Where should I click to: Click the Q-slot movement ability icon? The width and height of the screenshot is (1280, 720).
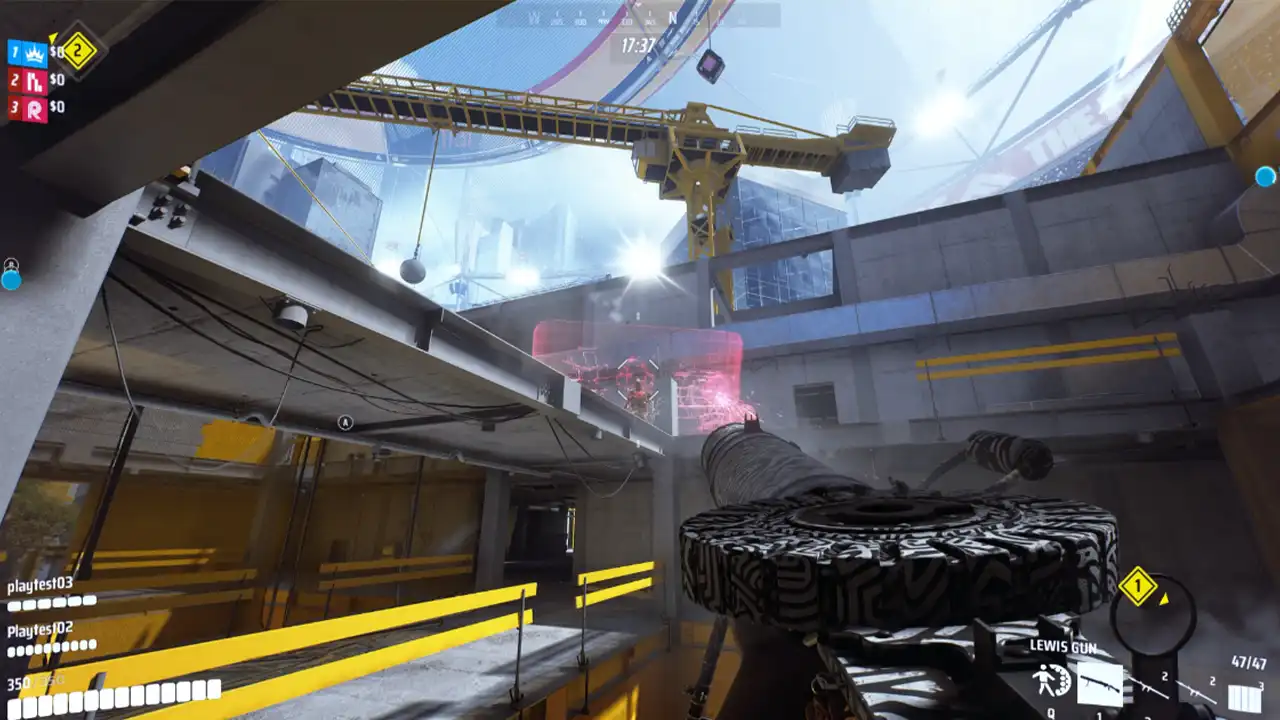(1052, 682)
